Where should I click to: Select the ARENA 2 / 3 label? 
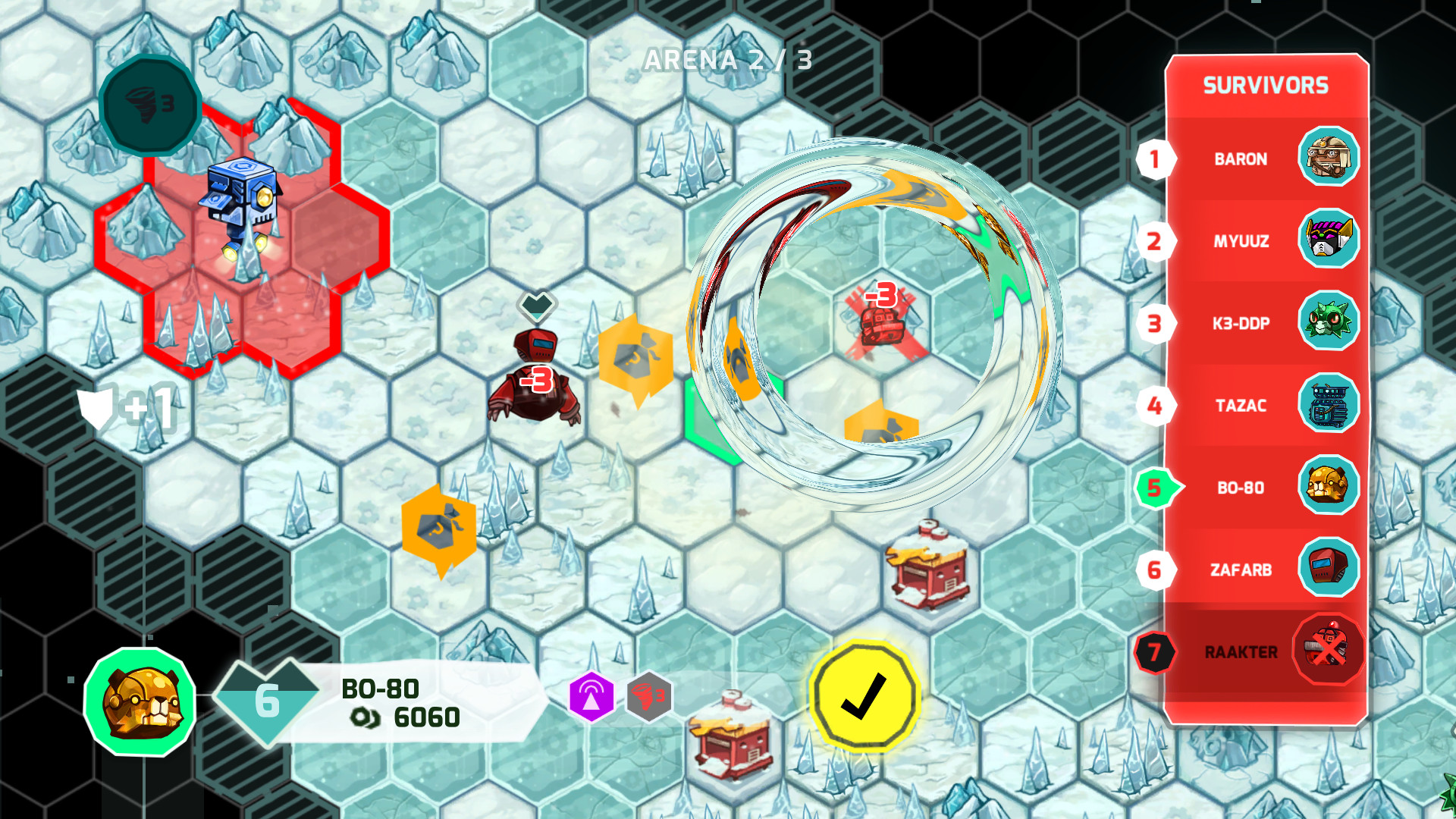726,61
